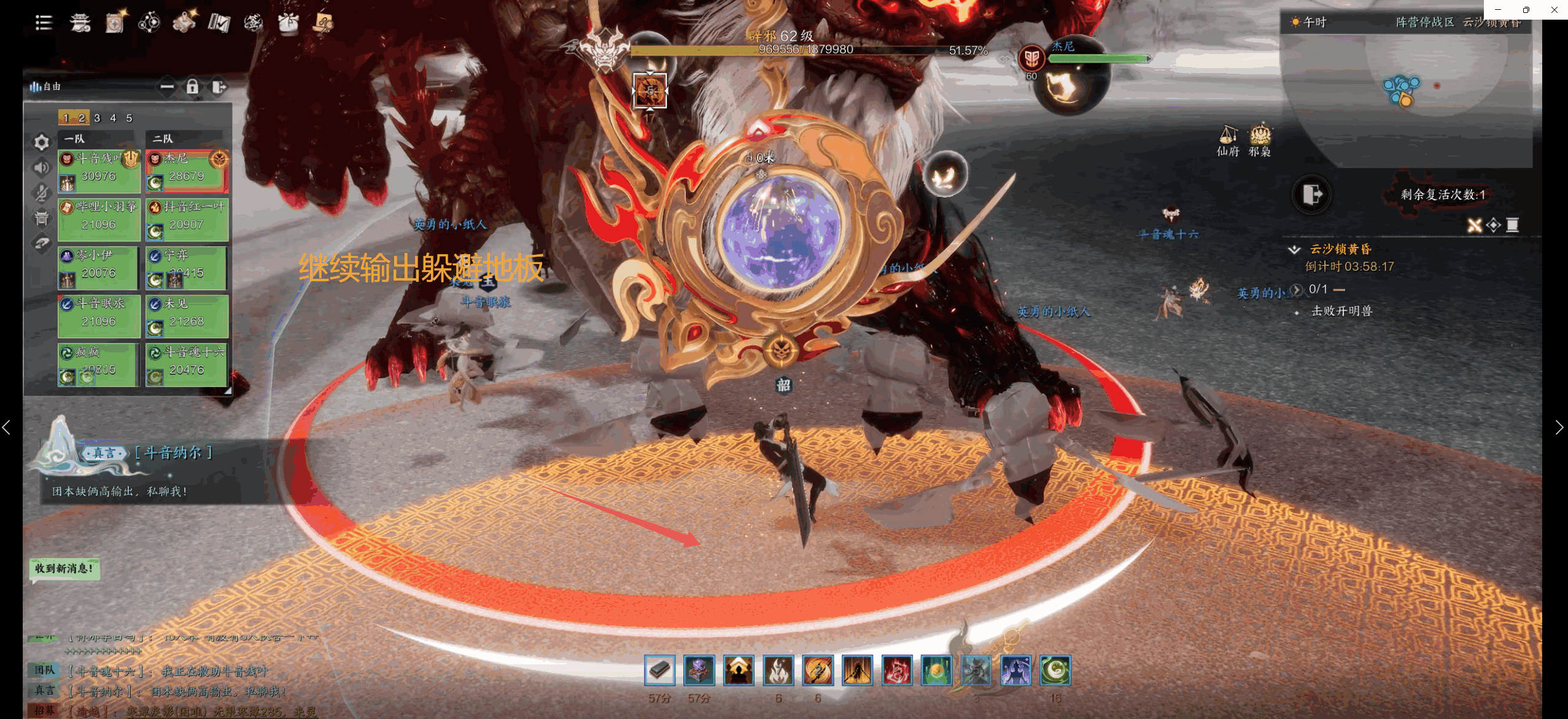This screenshot has width=1568, height=719.
Task: Close the window with the X button
Action: (x=1554, y=9)
